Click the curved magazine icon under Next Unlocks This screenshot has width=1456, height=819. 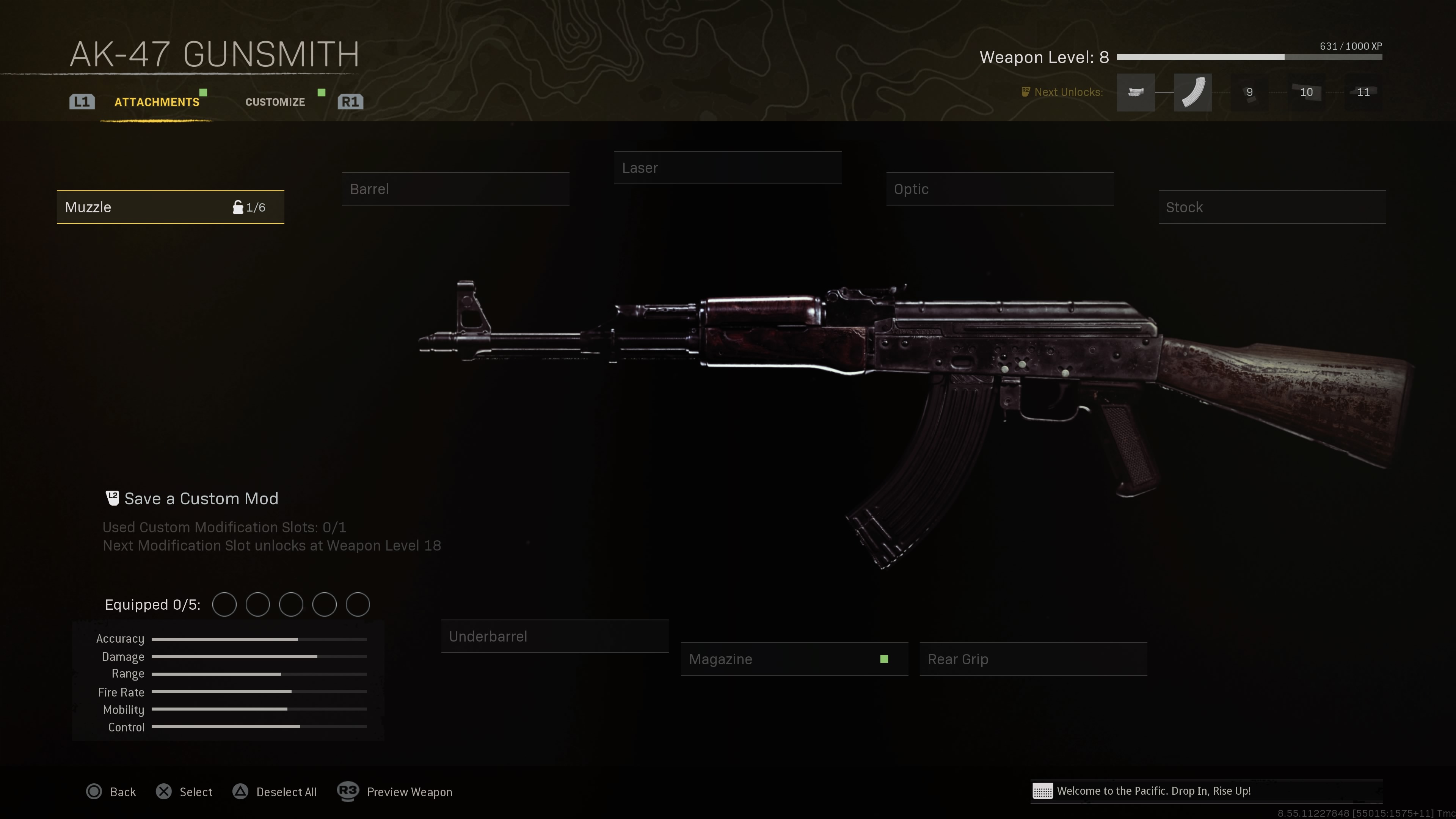[1192, 92]
